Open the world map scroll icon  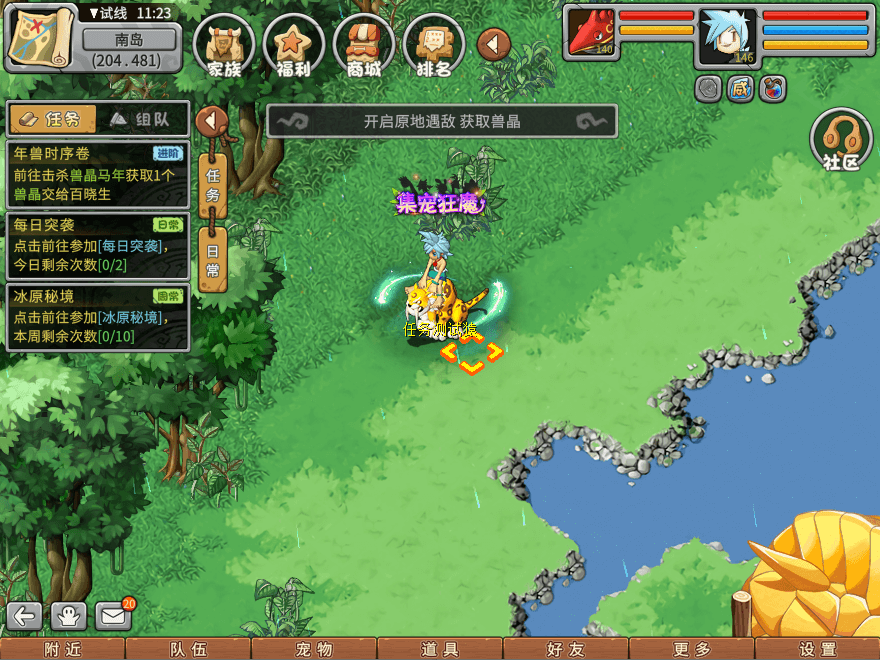[42, 38]
